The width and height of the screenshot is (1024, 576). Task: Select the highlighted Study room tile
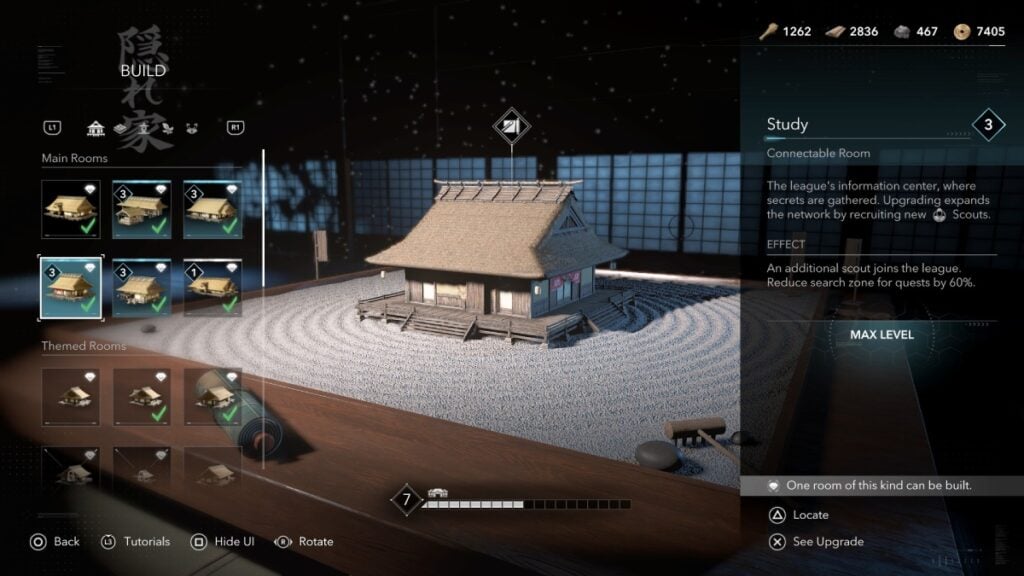(x=70, y=287)
